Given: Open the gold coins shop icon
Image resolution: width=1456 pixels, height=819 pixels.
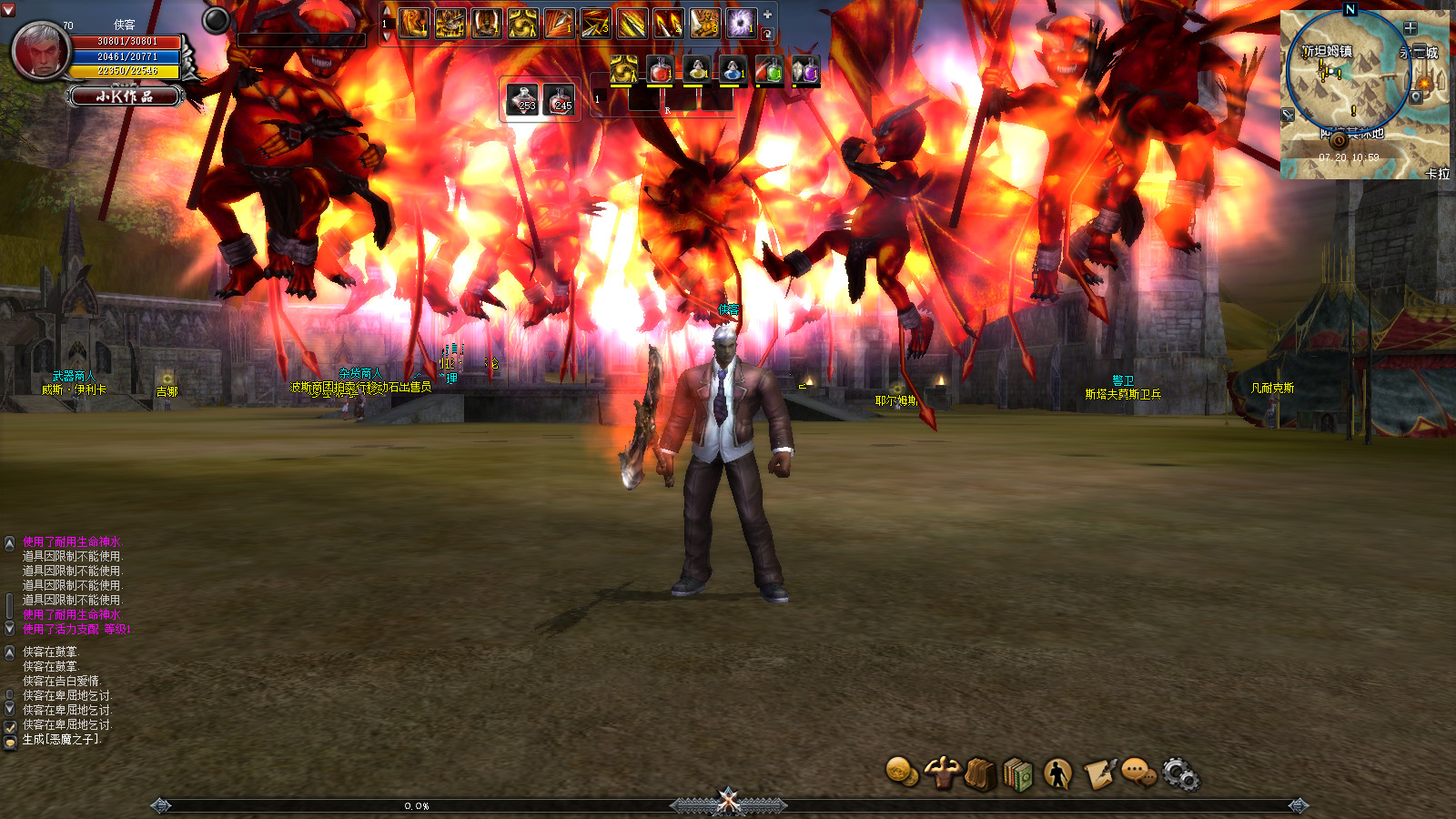Looking at the screenshot, I should (901, 773).
